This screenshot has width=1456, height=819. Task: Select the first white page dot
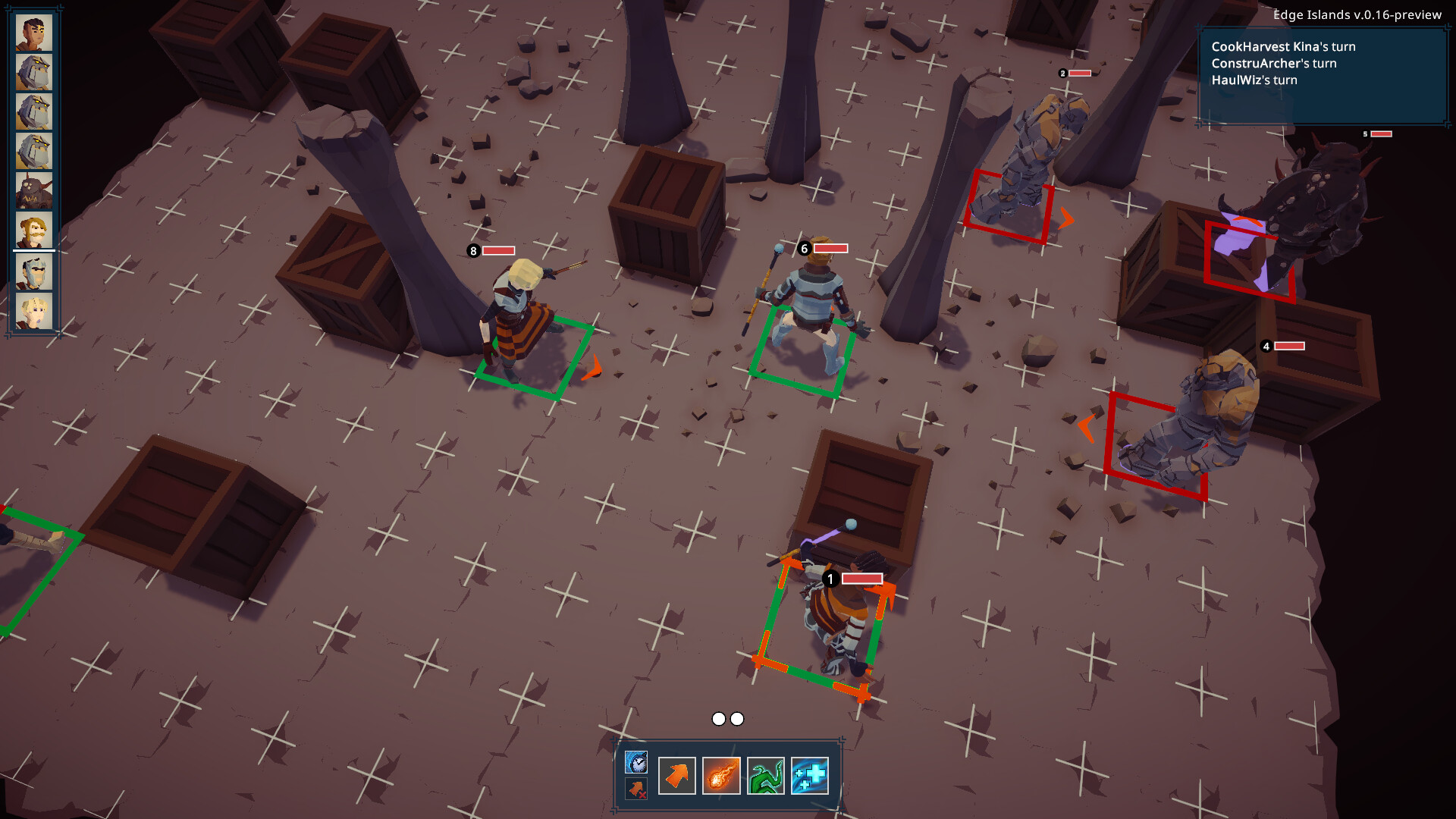tap(717, 718)
